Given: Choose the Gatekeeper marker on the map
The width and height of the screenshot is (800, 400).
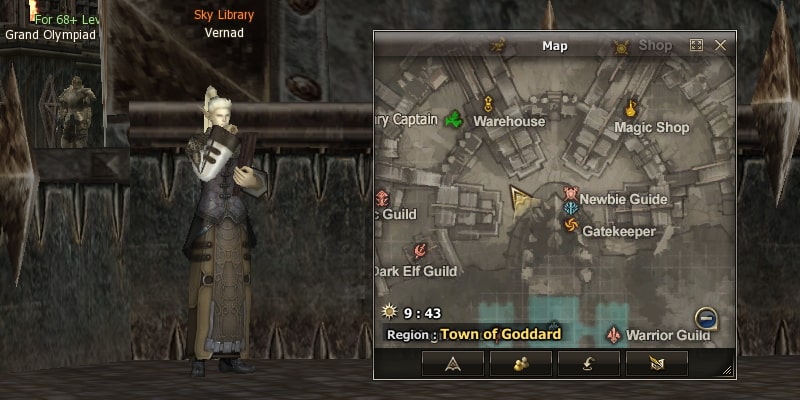Looking at the screenshot, I should (x=571, y=228).
